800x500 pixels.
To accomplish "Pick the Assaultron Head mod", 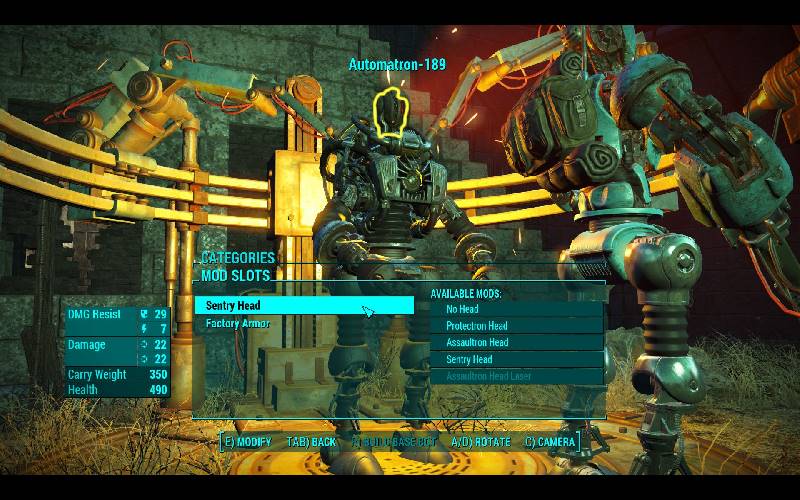I will [516, 343].
